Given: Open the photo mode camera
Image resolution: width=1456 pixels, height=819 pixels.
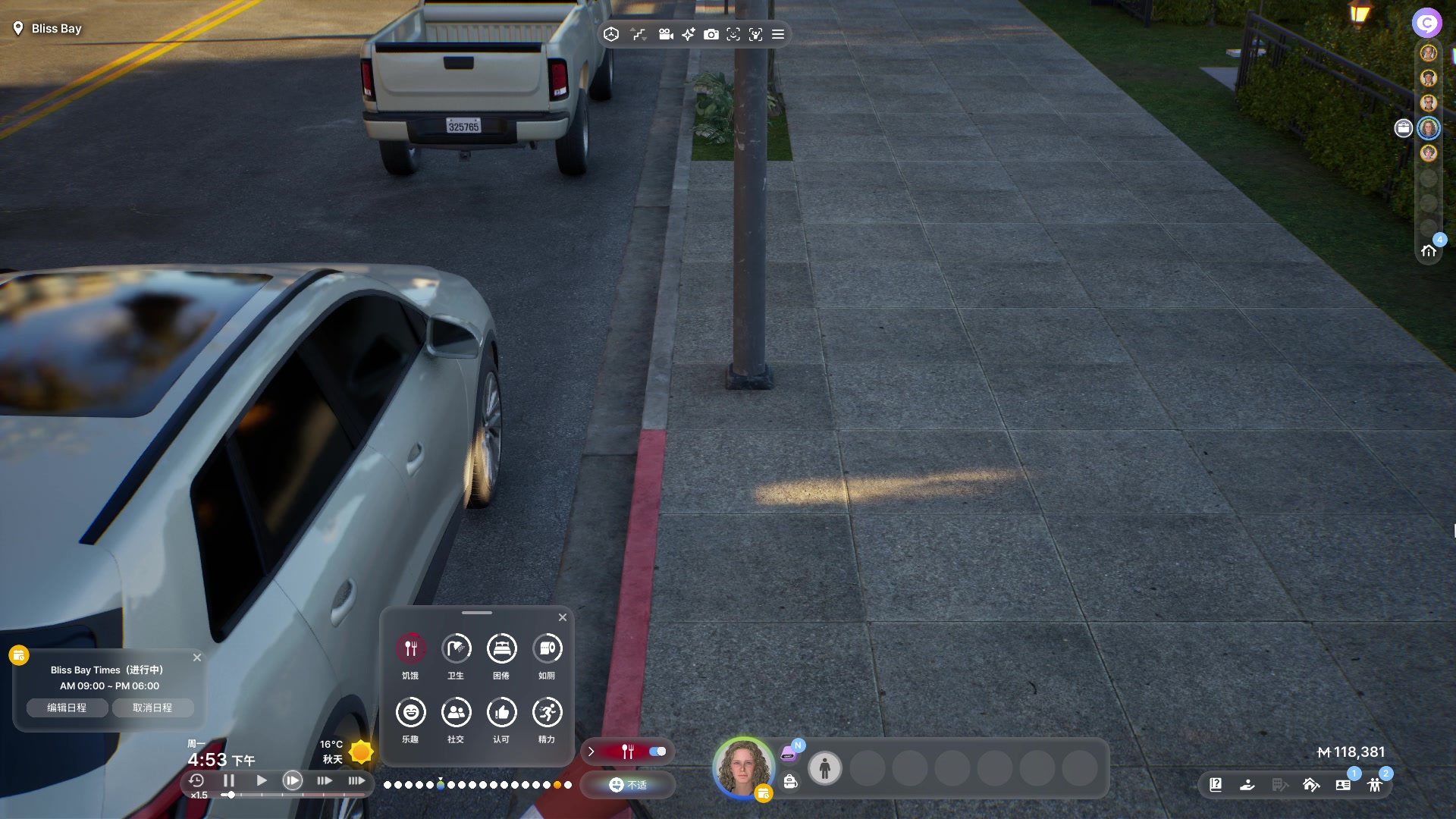Looking at the screenshot, I should coord(711,34).
